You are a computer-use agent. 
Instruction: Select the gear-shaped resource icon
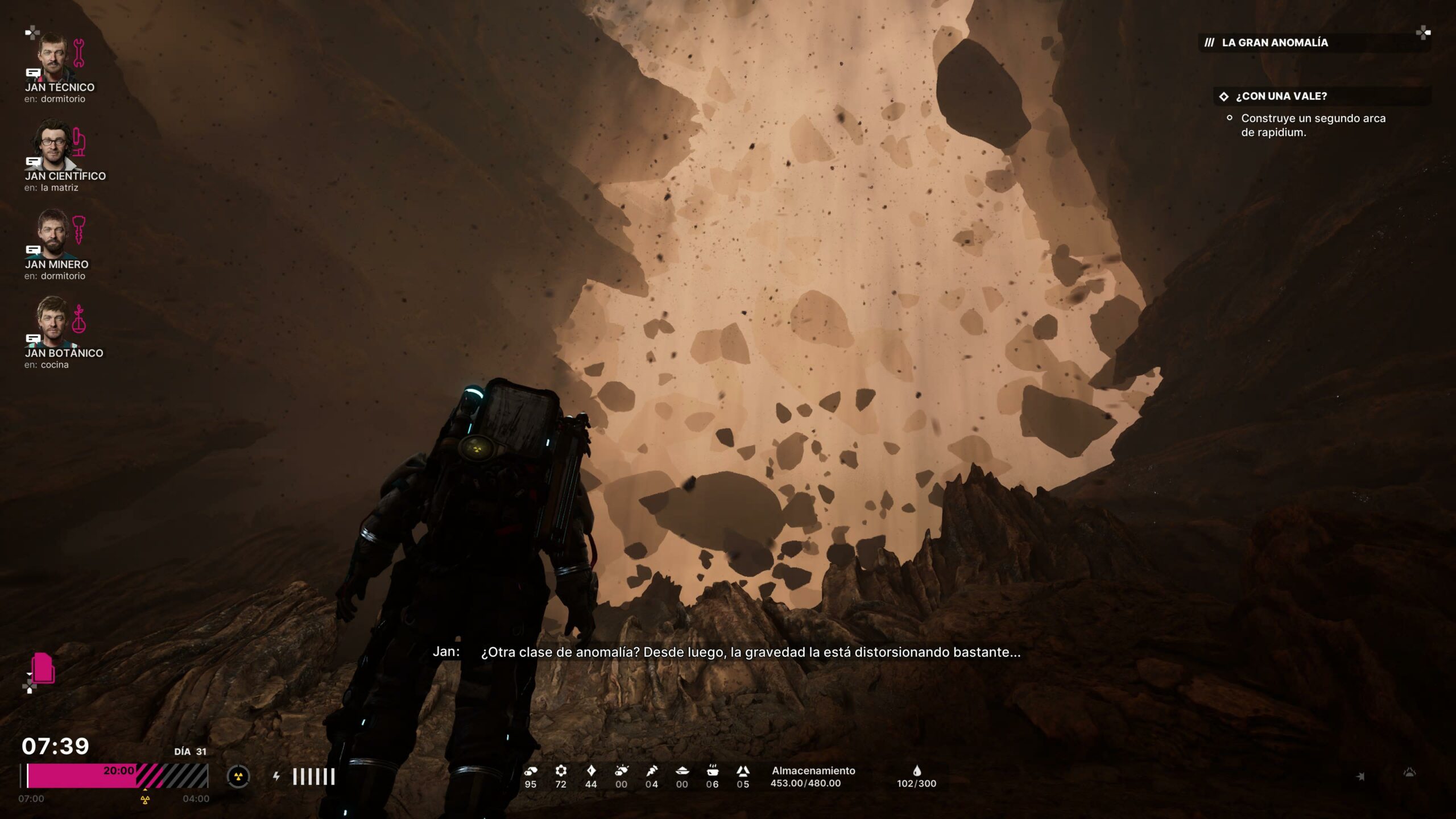click(x=561, y=771)
